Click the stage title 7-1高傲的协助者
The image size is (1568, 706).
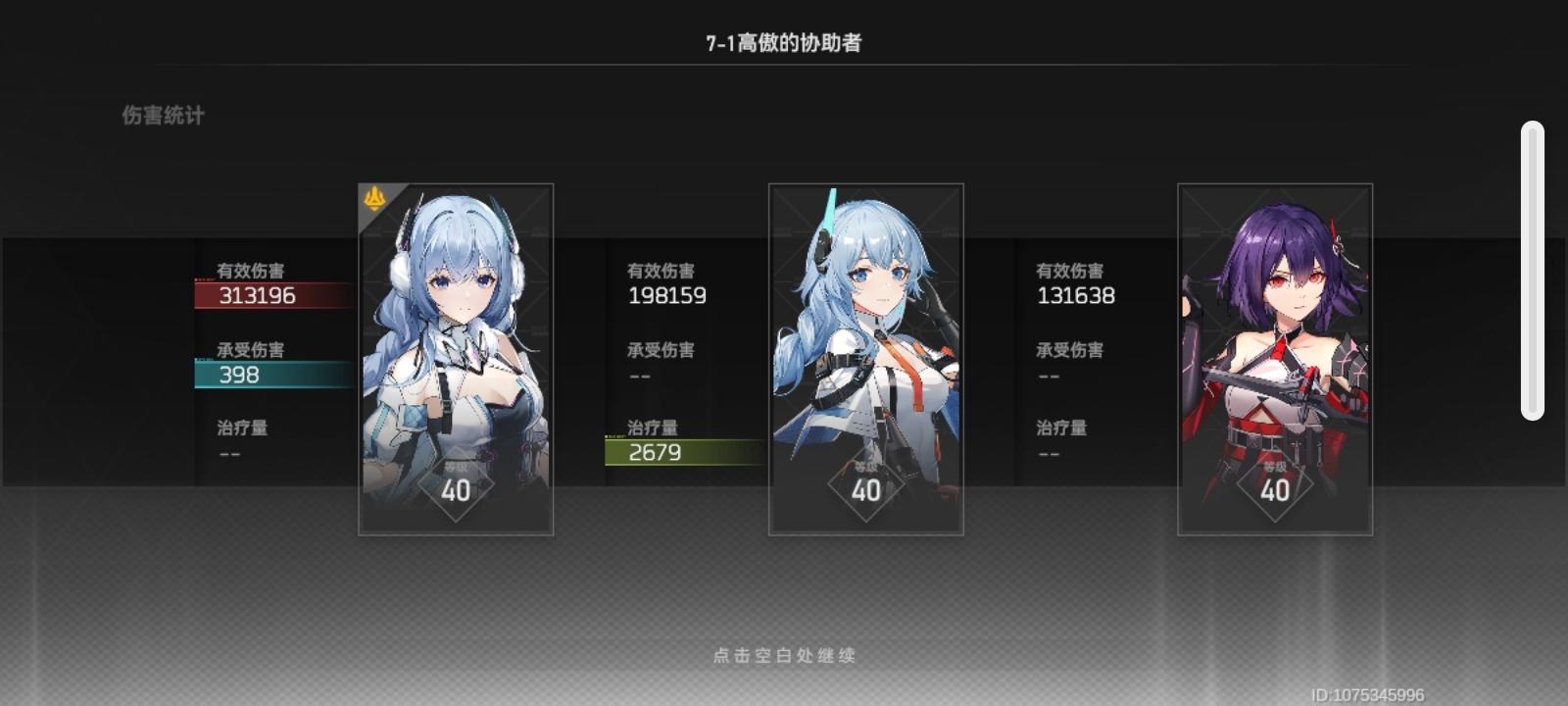(x=784, y=39)
